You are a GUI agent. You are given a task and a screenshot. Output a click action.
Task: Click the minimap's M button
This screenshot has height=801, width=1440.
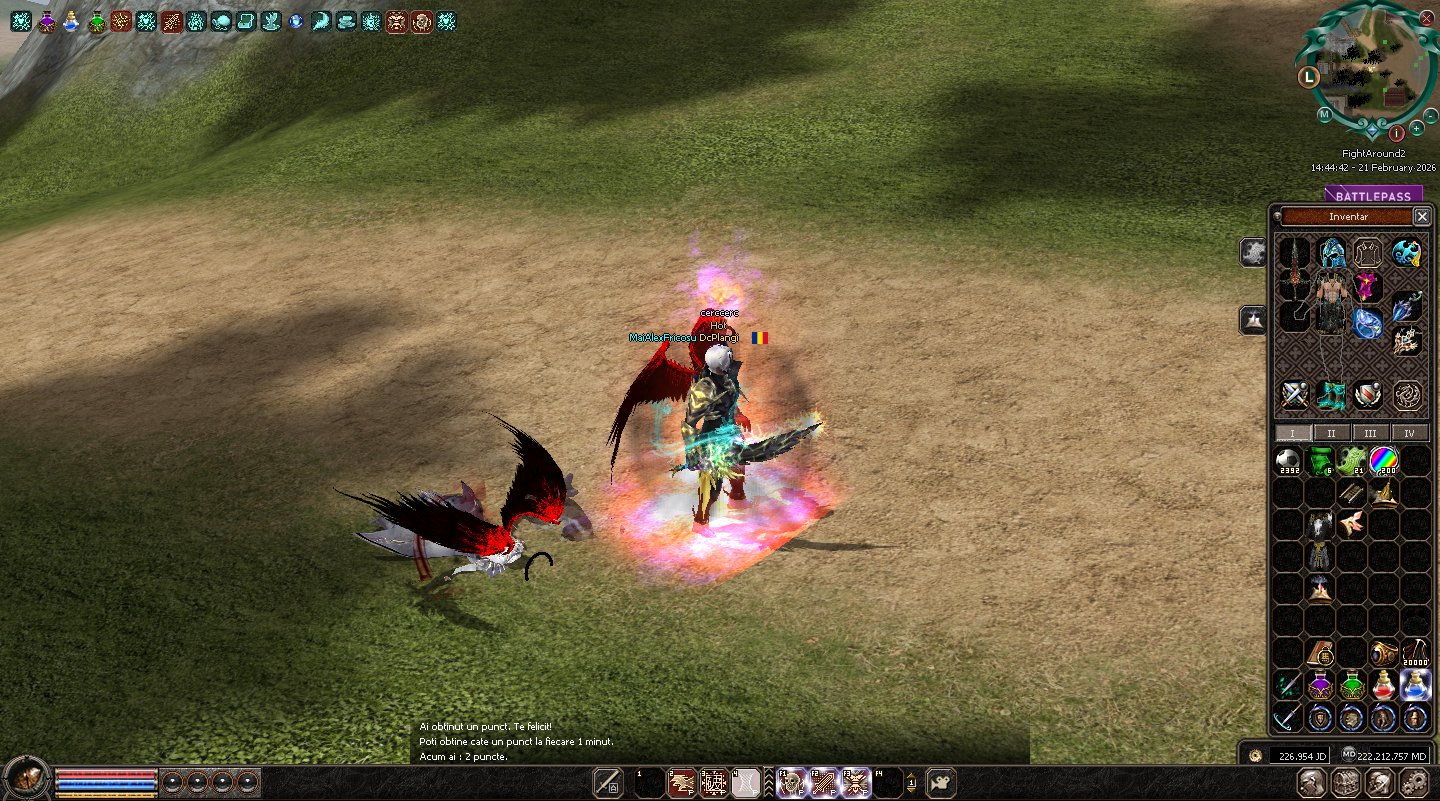coord(1324,114)
